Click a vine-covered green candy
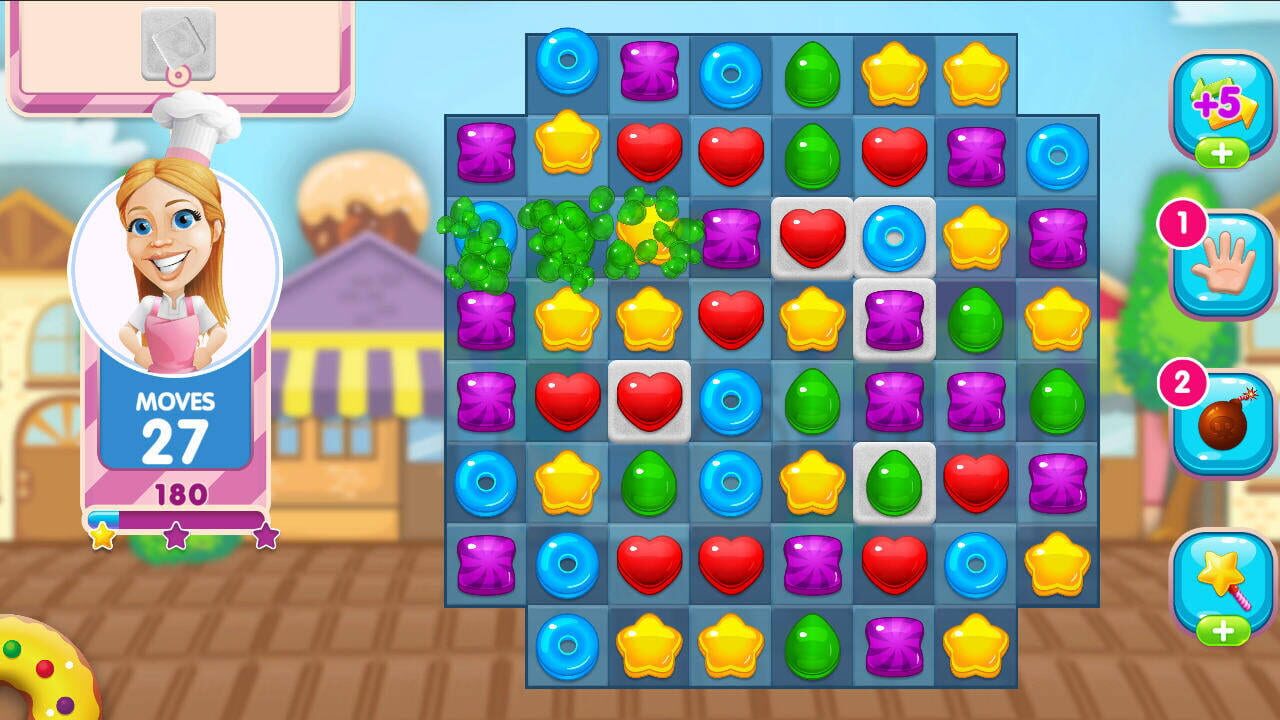 [x=565, y=240]
